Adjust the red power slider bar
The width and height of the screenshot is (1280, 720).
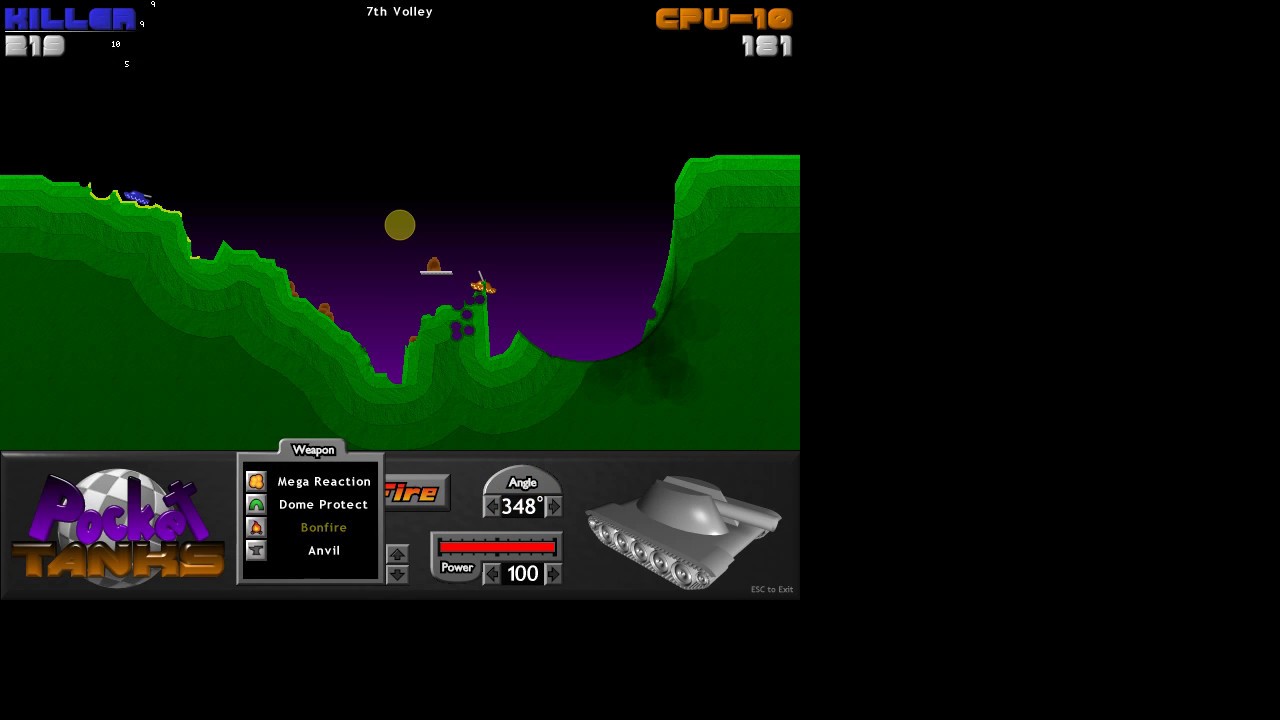pos(497,547)
